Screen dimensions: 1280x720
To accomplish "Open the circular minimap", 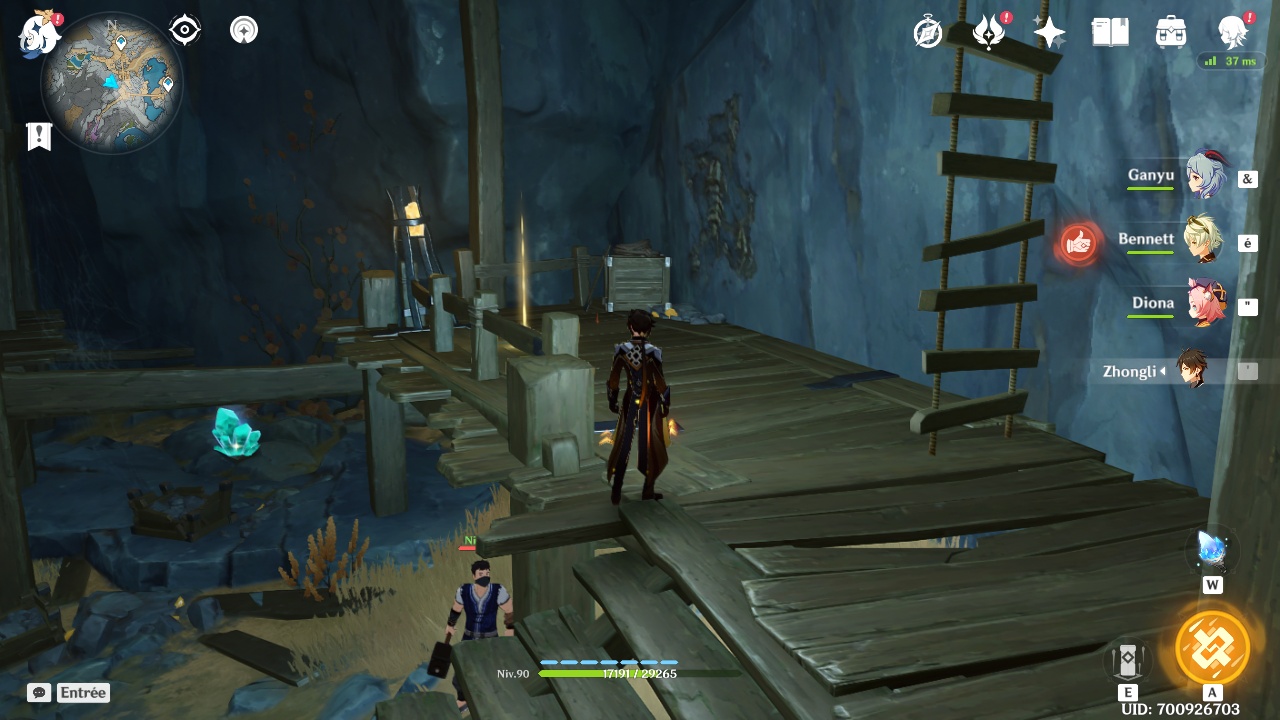I will click(111, 83).
